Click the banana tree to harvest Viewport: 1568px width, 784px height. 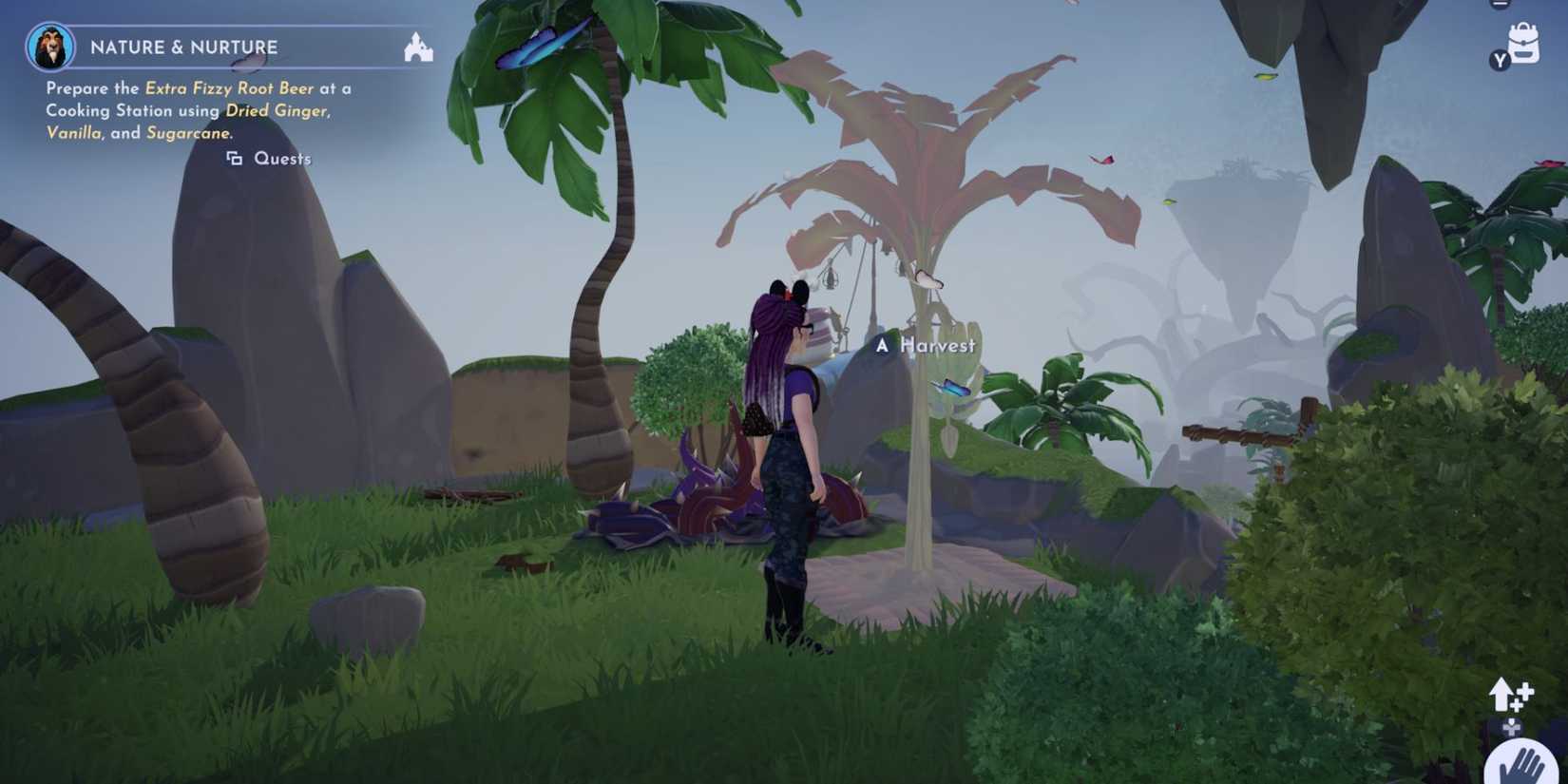tap(917, 428)
